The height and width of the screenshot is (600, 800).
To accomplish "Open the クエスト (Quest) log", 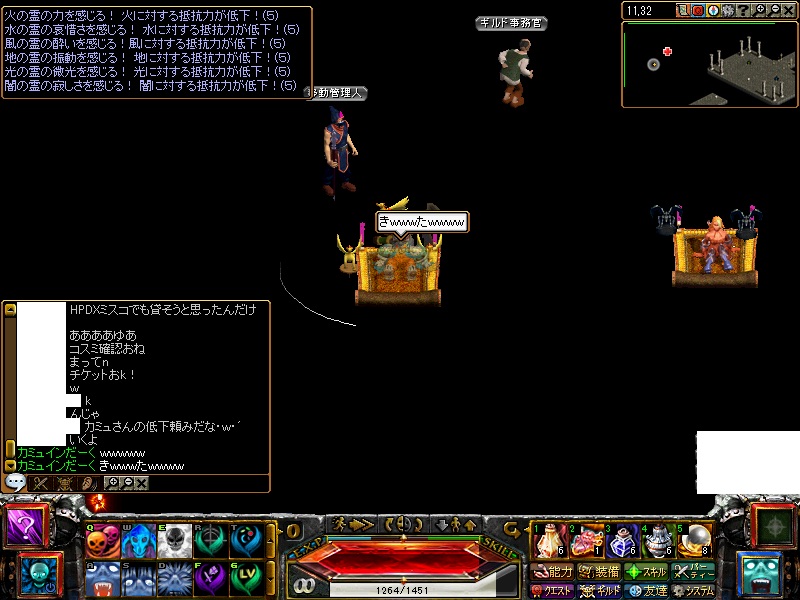I will 552,591.
